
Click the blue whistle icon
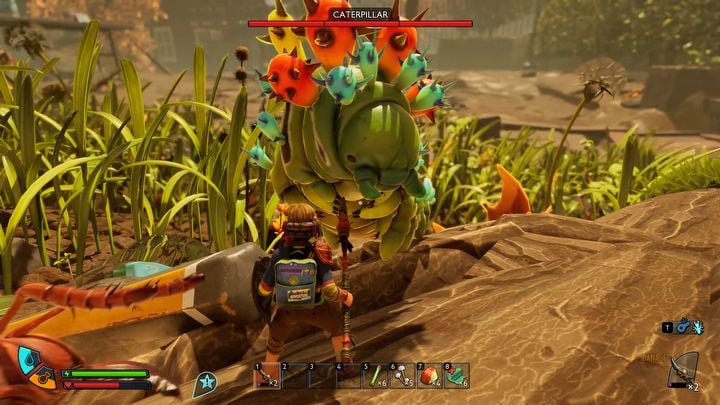682,327
